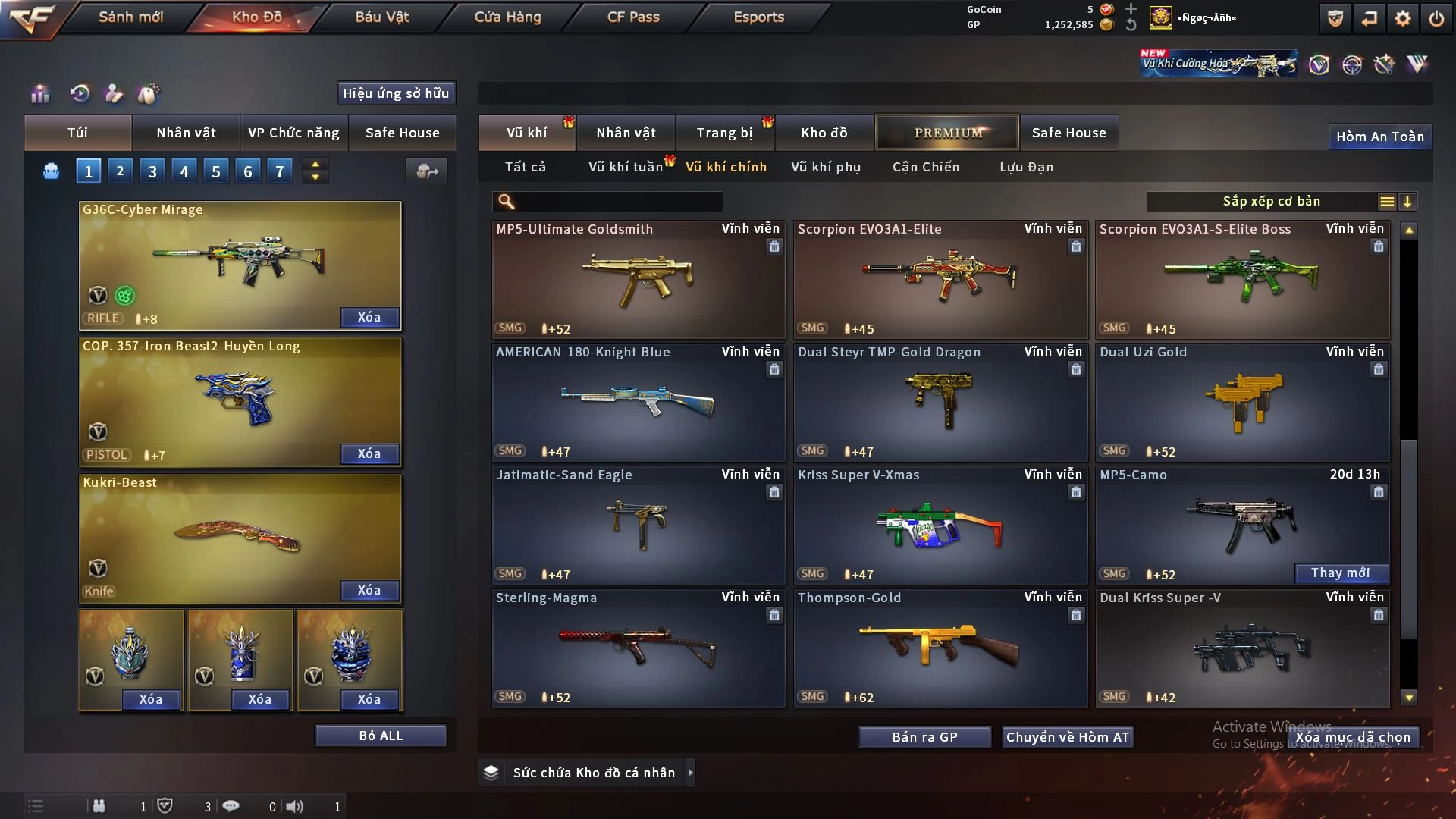Viewport: 1456px width, 819px height.
Task: Transfer items with Chuyển về Hòm AT
Action: tap(1067, 737)
